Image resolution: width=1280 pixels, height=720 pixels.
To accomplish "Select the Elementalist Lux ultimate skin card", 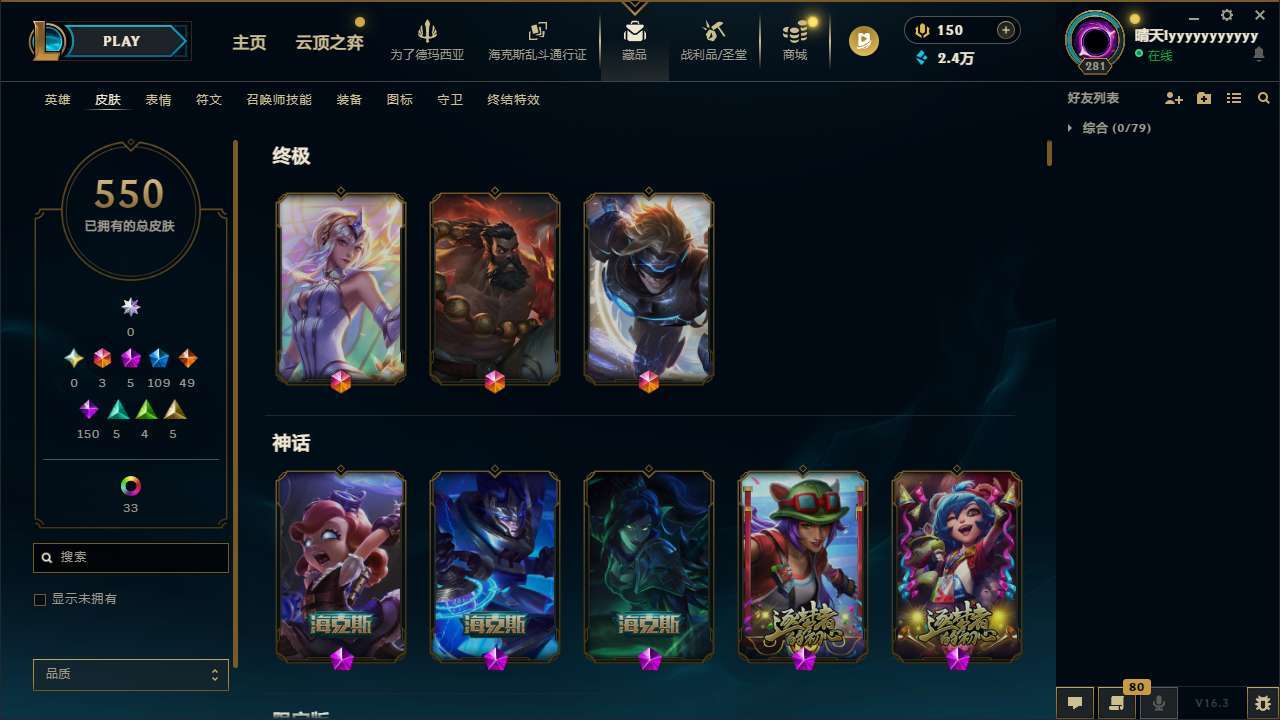I will [x=340, y=288].
